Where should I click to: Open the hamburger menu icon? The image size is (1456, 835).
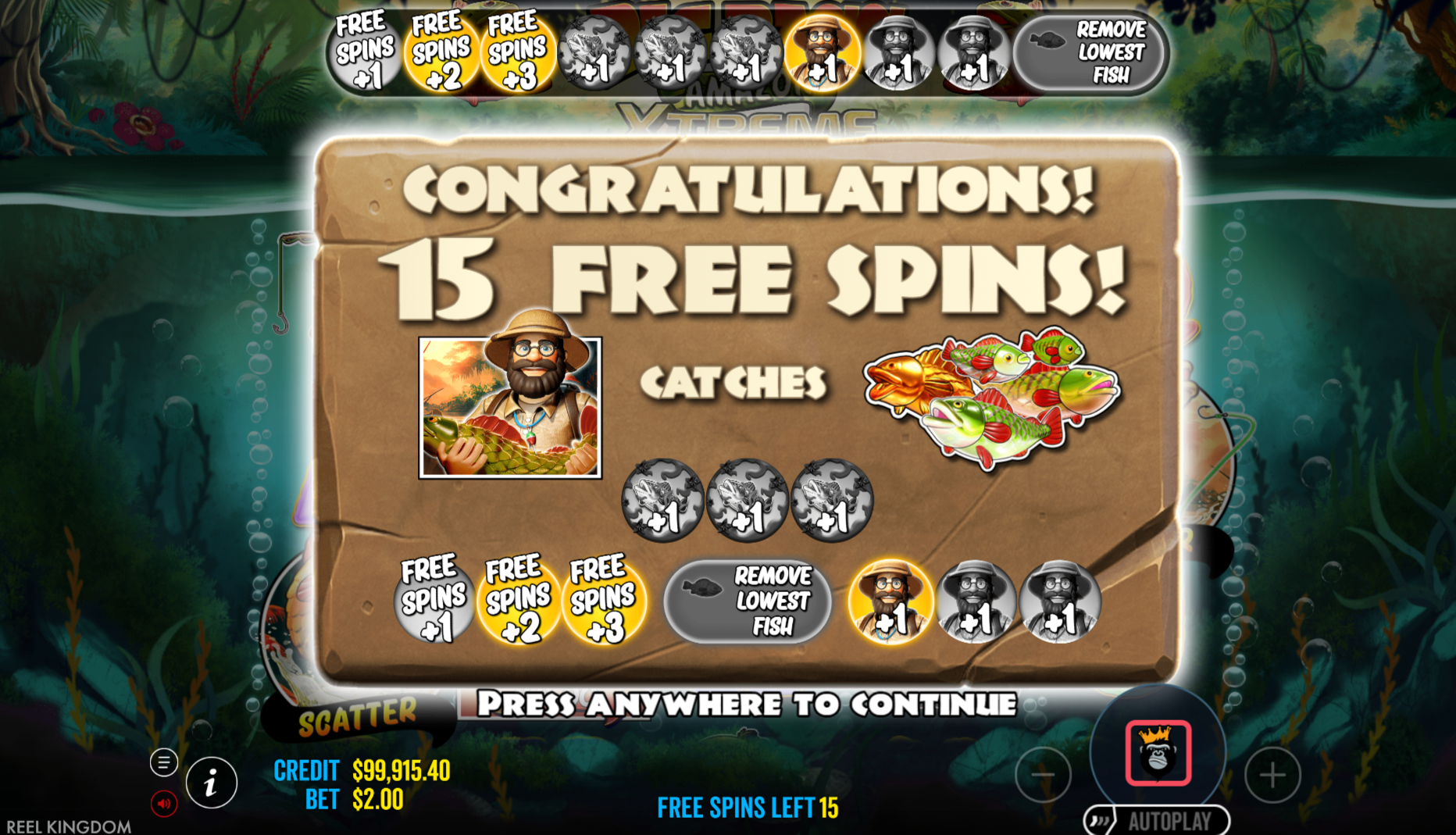pyautogui.click(x=164, y=762)
